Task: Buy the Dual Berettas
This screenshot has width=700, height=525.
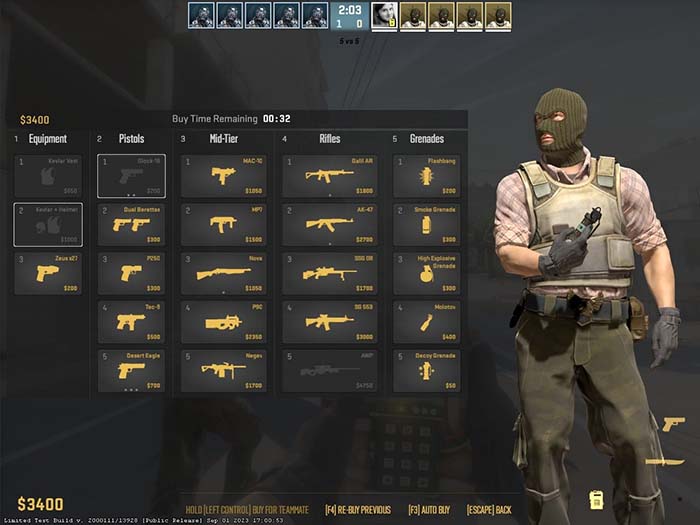Action: pos(131,224)
